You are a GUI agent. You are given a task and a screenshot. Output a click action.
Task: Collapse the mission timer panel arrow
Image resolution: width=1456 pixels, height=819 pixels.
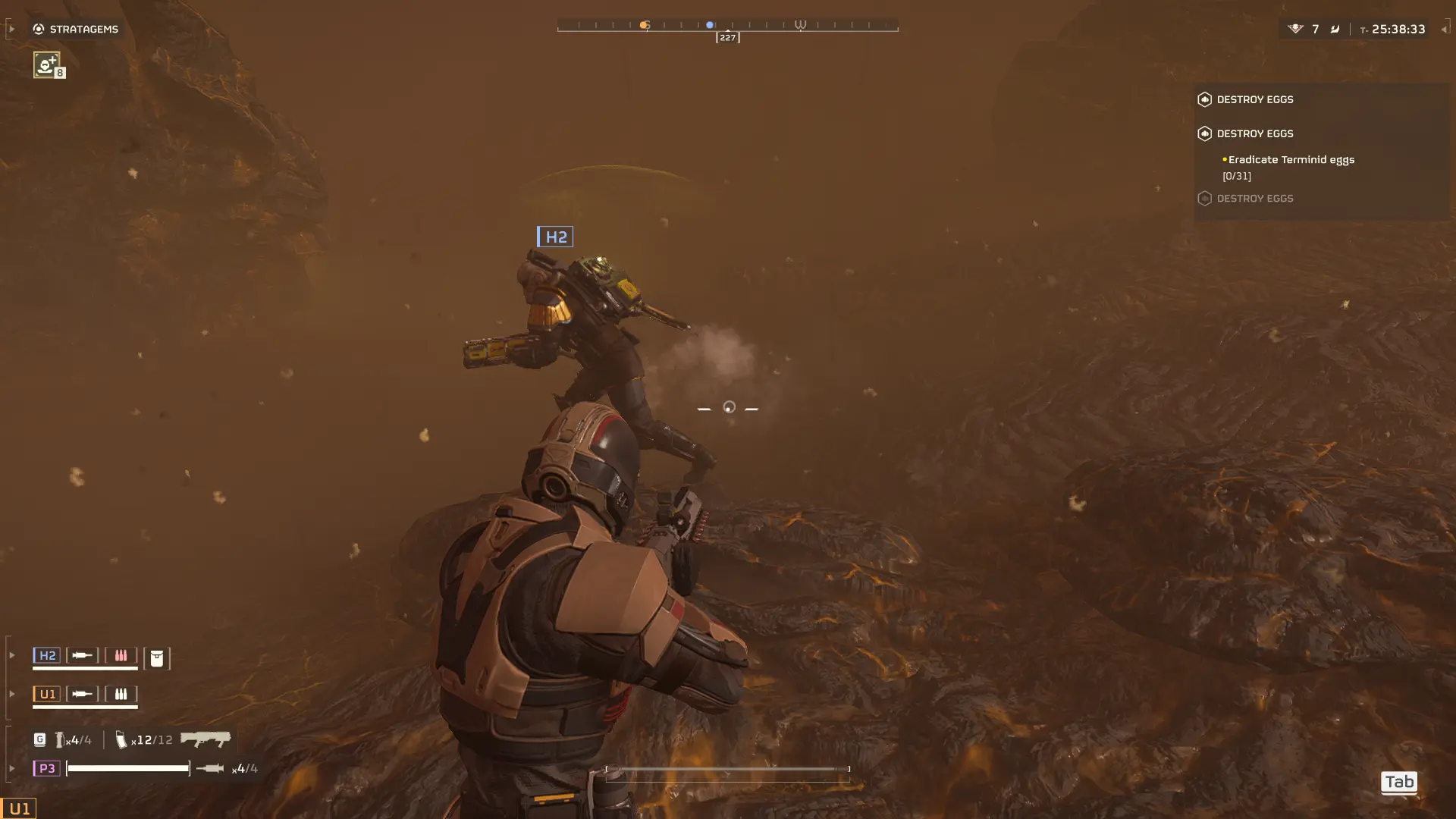click(x=1444, y=29)
